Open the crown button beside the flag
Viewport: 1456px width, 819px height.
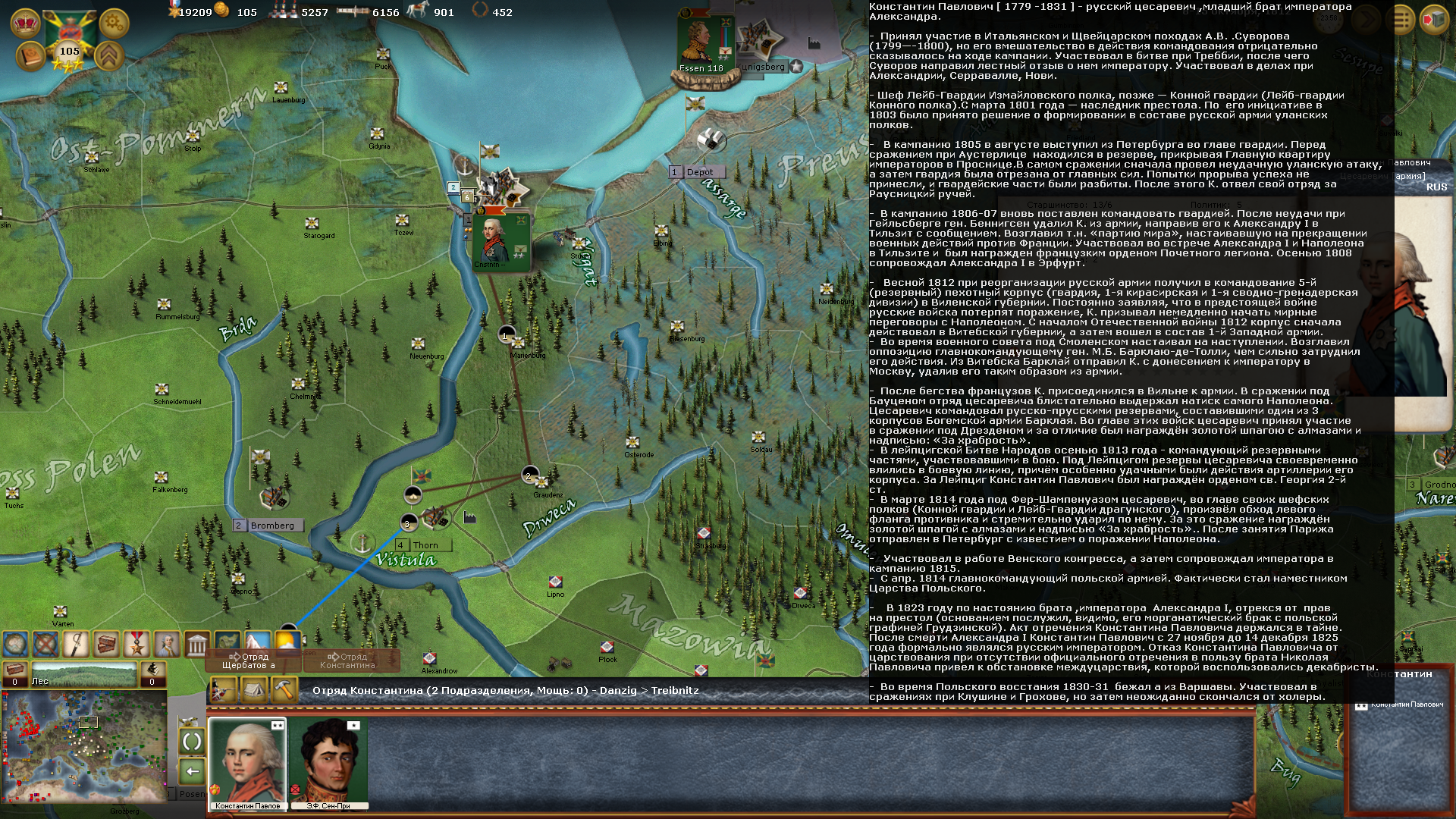coord(25,23)
